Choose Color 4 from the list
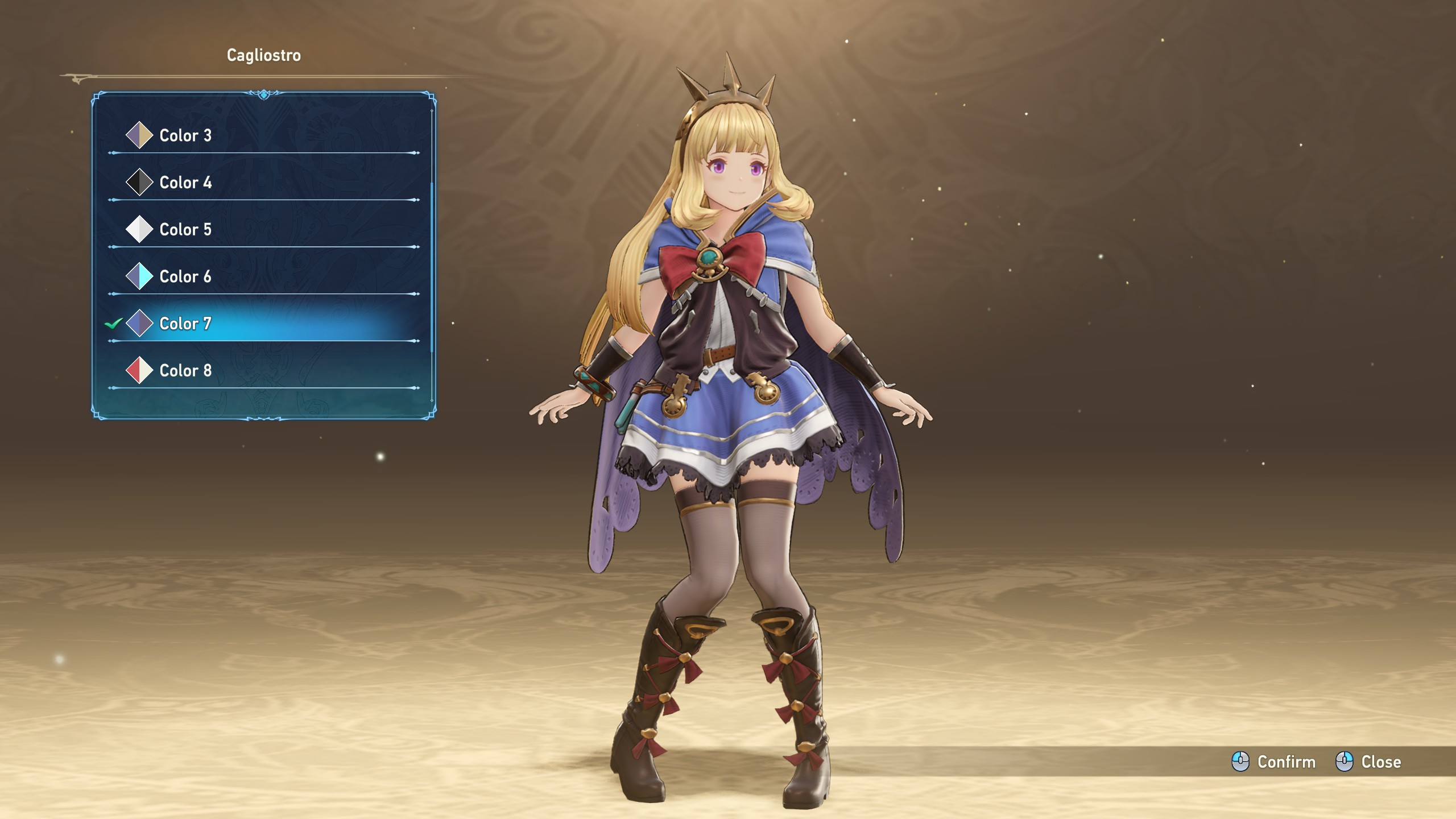The image size is (1456, 819). pyautogui.click(x=185, y=183)
